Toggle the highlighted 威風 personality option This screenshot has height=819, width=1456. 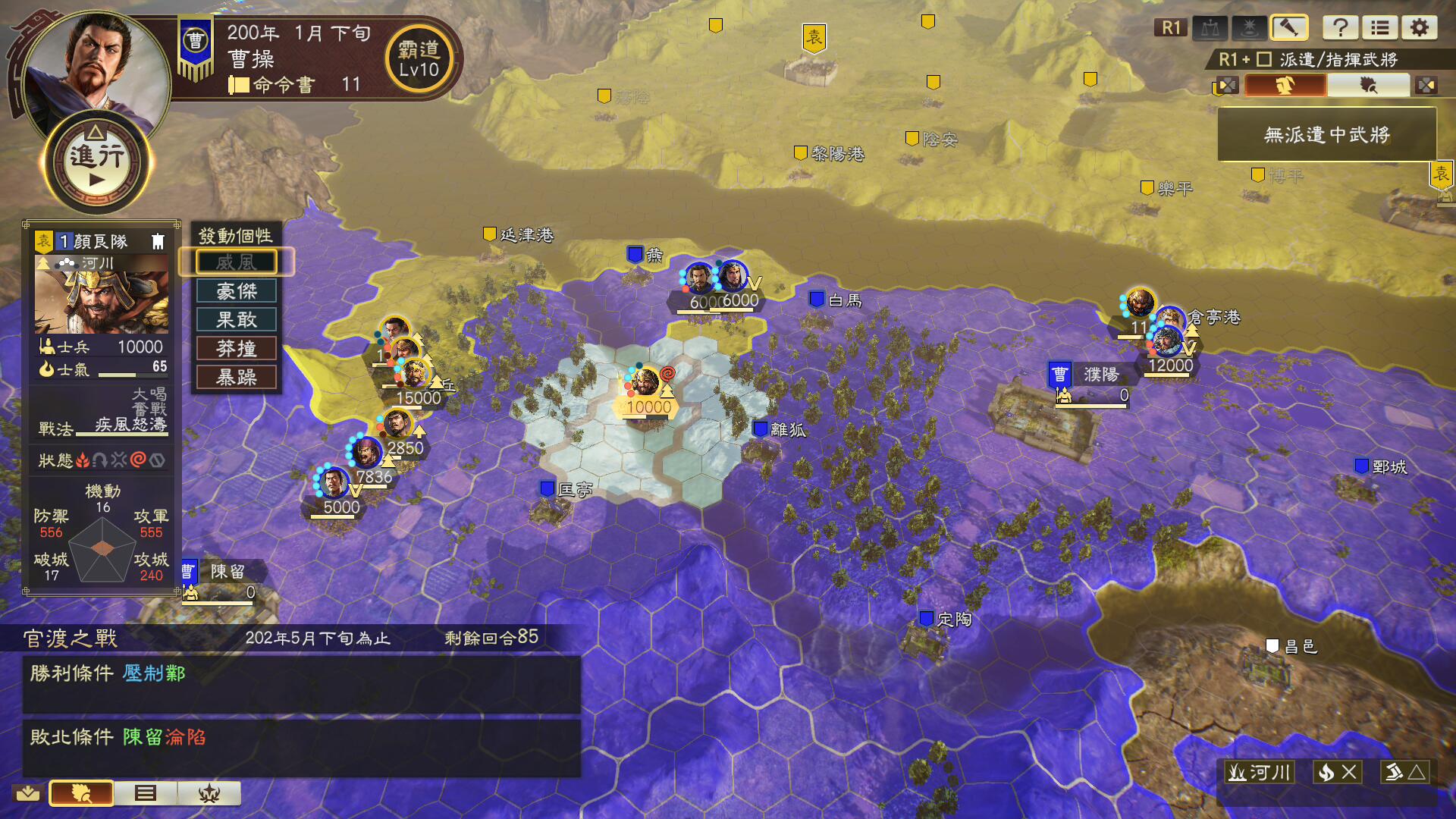[x=237, y=262]
